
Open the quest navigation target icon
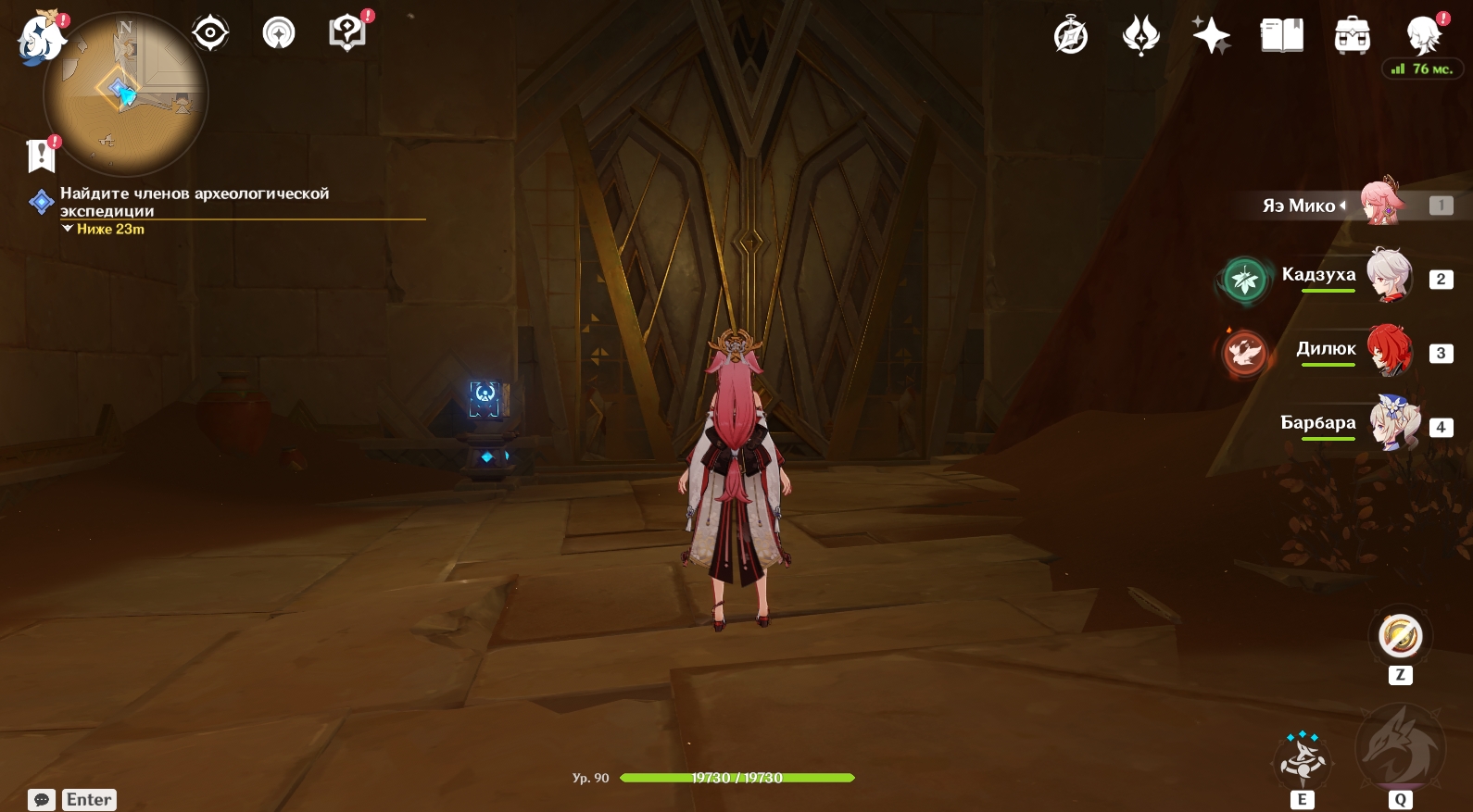(210, 33)
